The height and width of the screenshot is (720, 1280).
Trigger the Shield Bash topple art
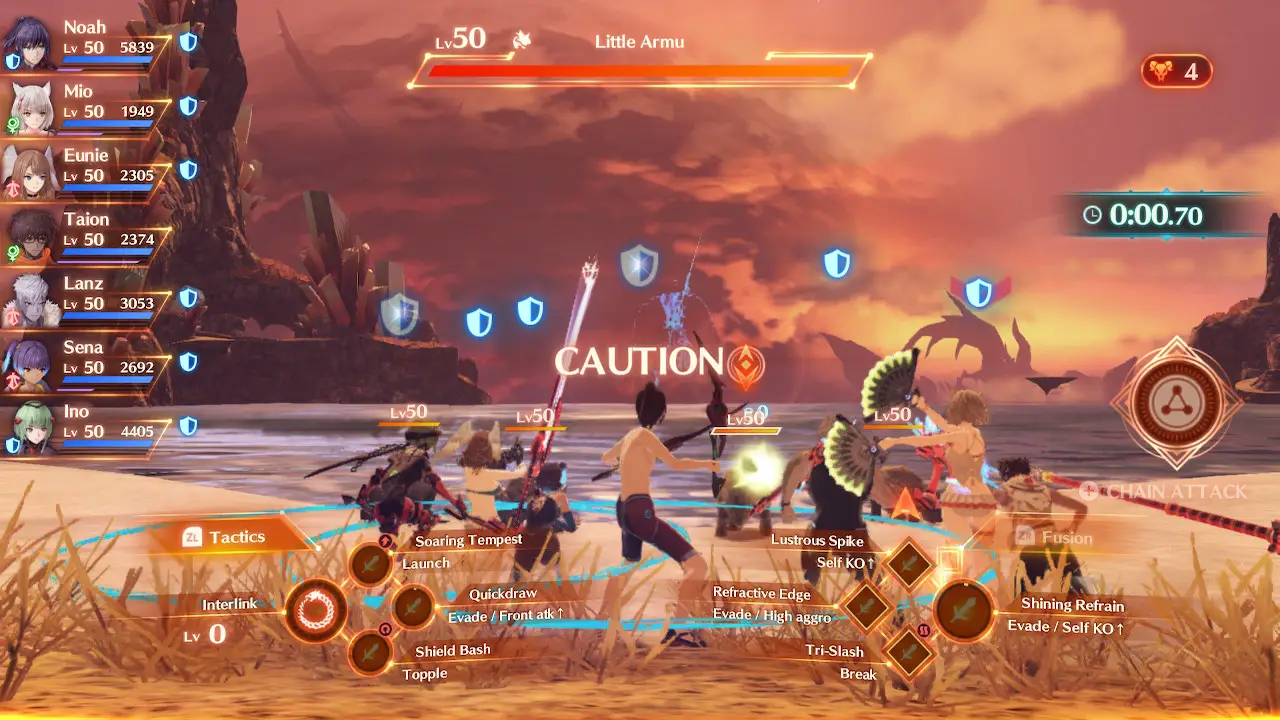point(371,652)
